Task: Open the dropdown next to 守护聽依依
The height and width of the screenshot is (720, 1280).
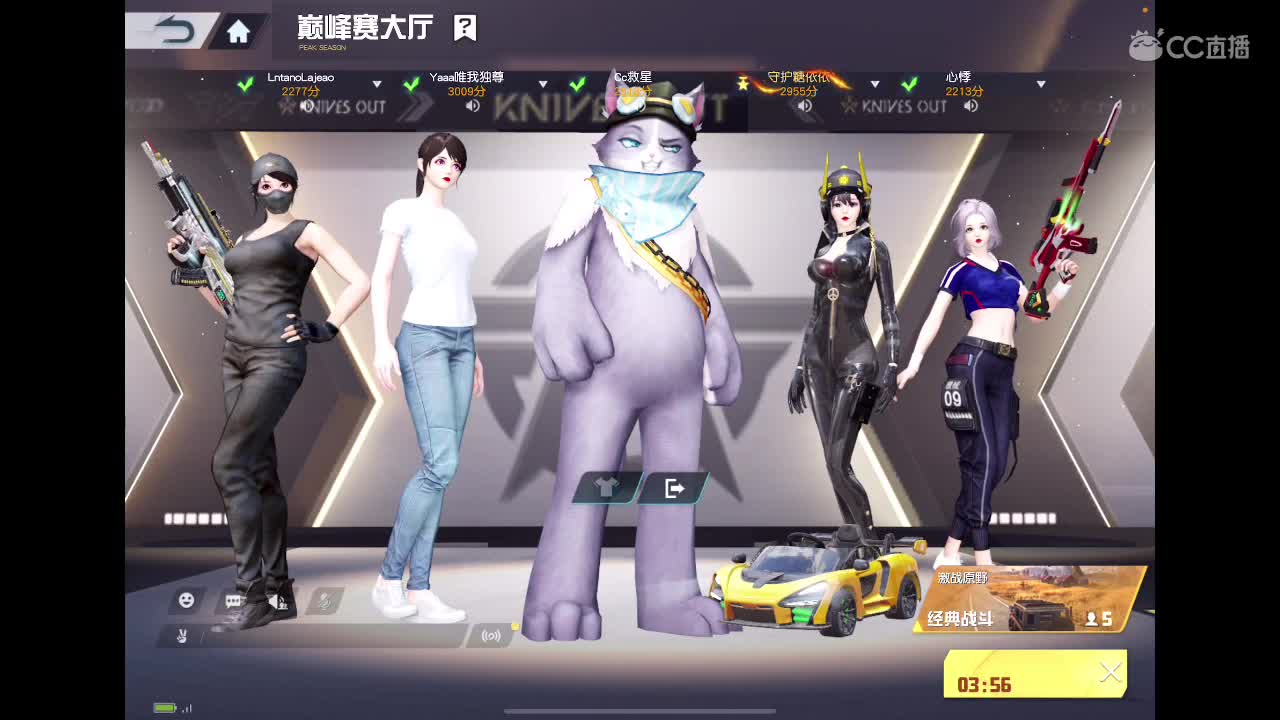Action: pyautogui.click(x=876, y=83)
